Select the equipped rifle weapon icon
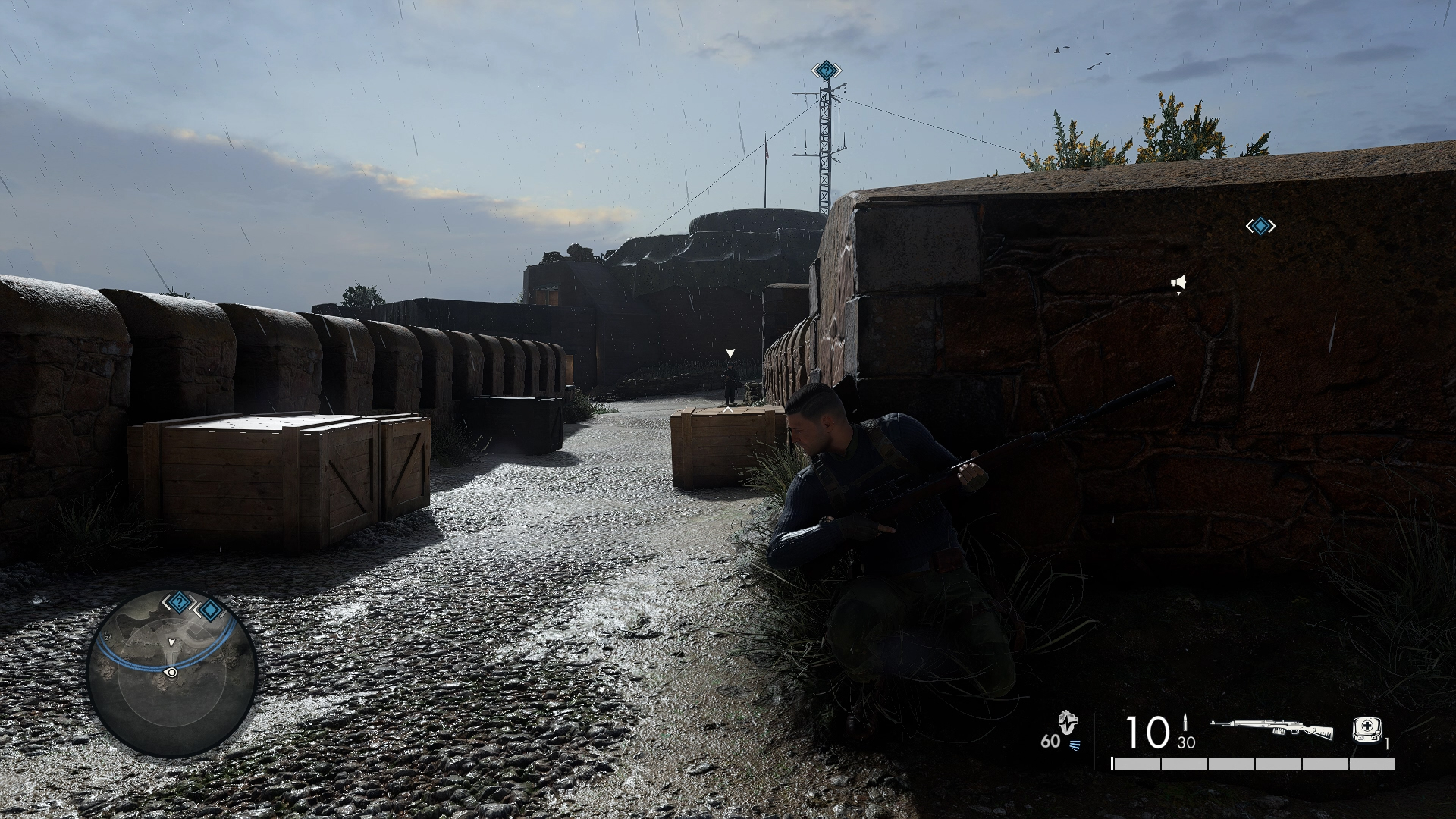This screenshot has height=819, width=1456. tap(1272, 730)
